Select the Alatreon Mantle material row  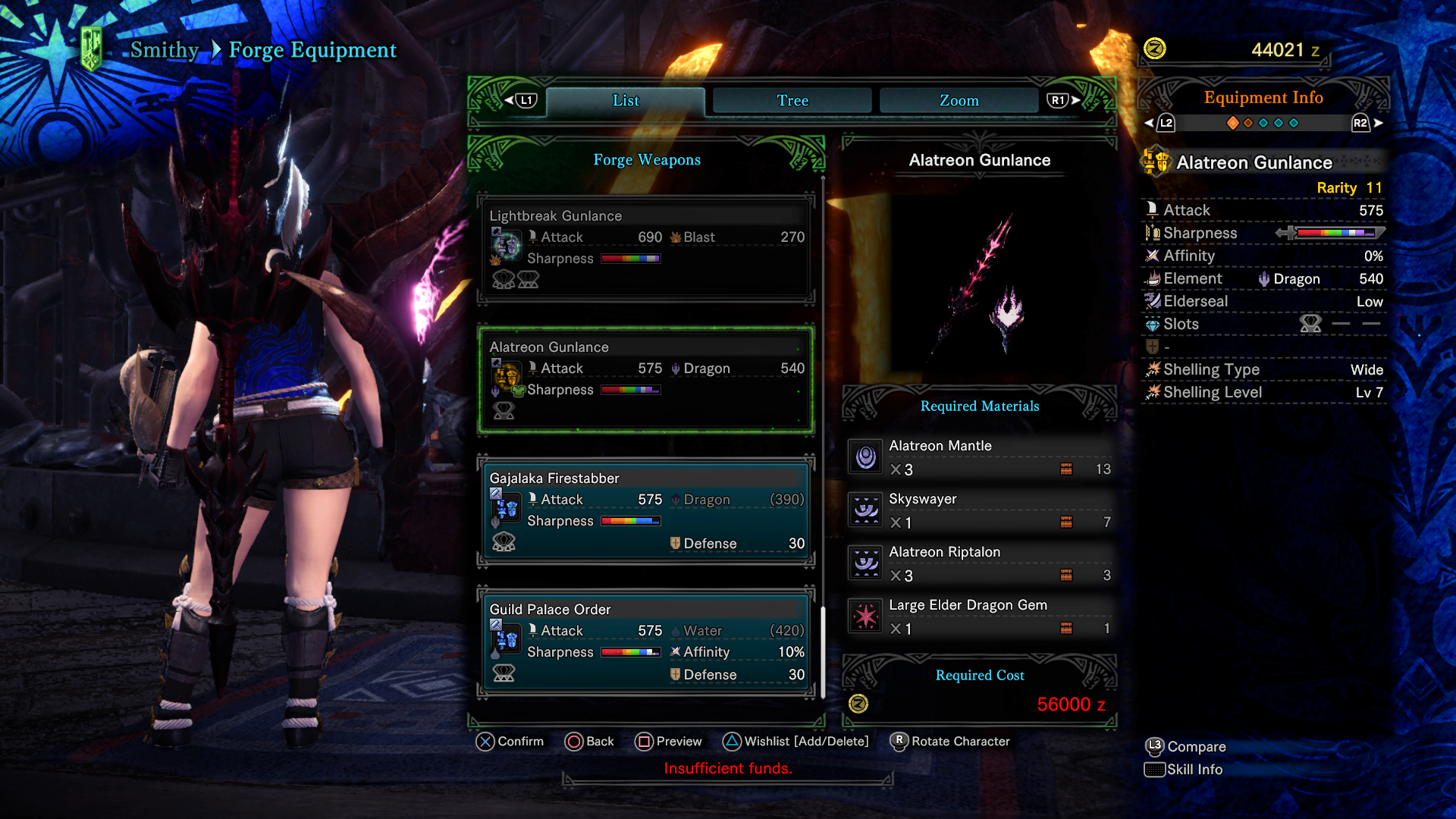pos(980,457)
